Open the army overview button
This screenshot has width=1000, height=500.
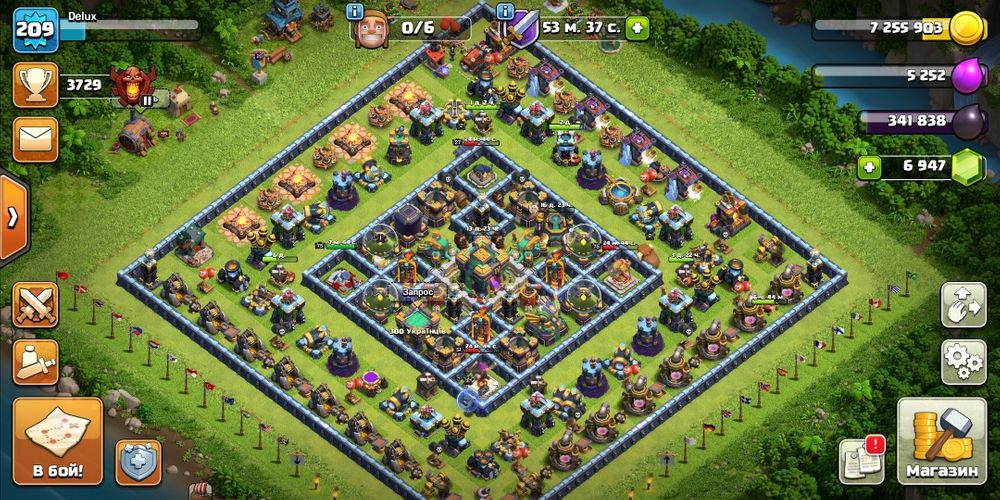[35, 362]
